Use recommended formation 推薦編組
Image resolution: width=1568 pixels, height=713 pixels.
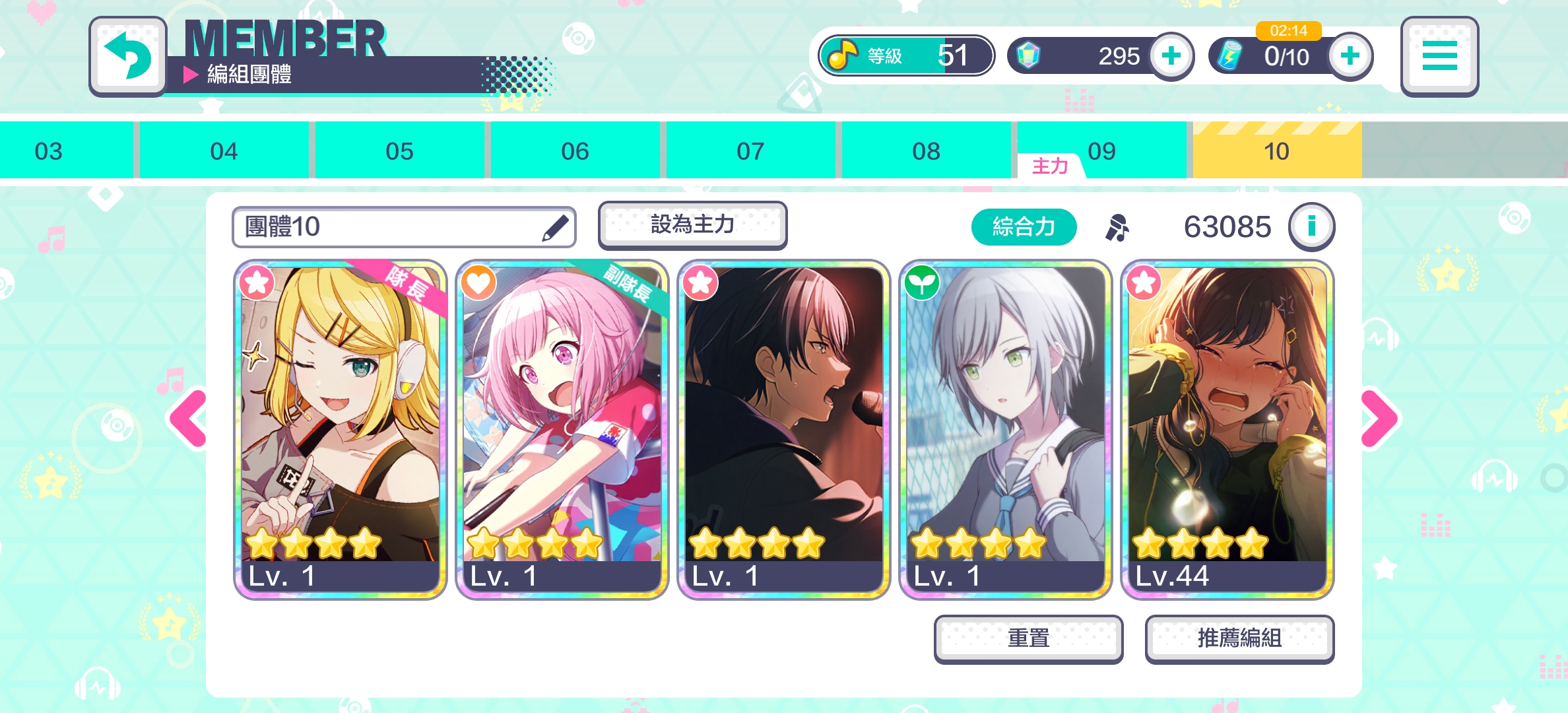[1239, 638]
